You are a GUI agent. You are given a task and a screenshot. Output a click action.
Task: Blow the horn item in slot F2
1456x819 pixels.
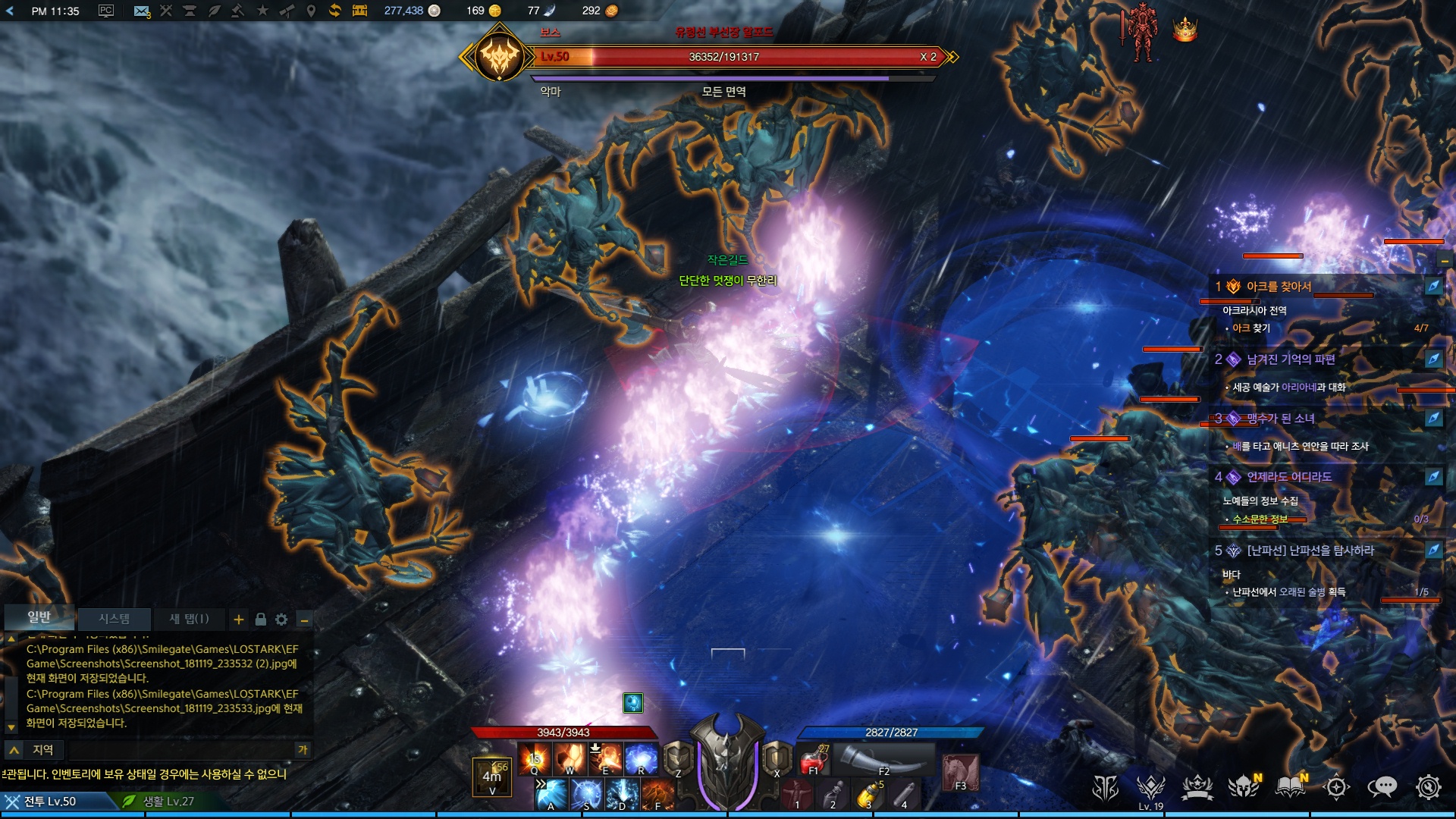click(x=884, y=758)
